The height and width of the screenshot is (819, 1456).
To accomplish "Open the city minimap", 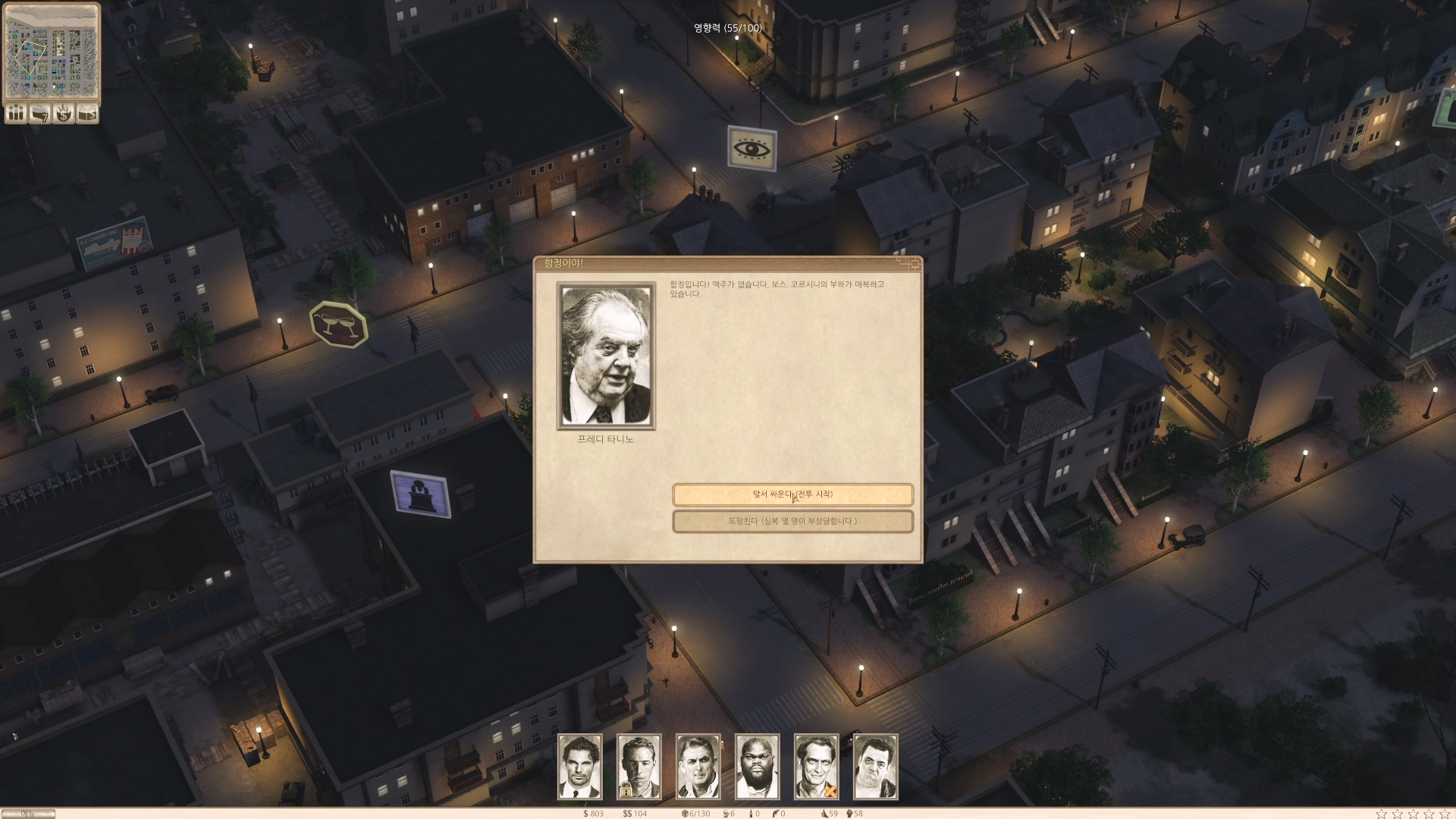I will click(52, 51).
